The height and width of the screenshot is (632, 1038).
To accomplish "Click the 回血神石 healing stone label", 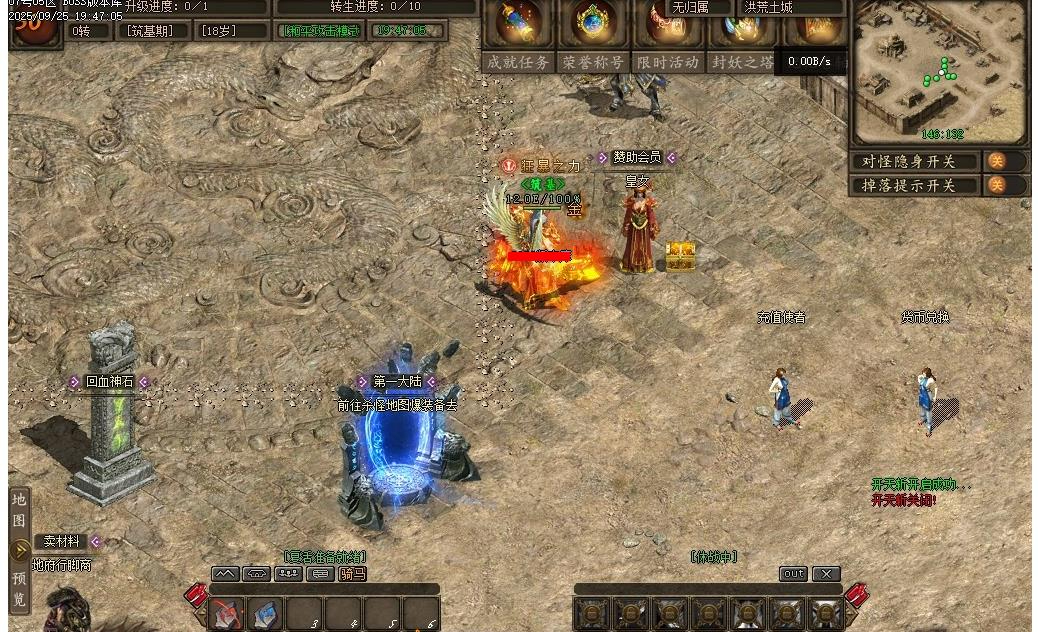I will [x=108, y=382].
